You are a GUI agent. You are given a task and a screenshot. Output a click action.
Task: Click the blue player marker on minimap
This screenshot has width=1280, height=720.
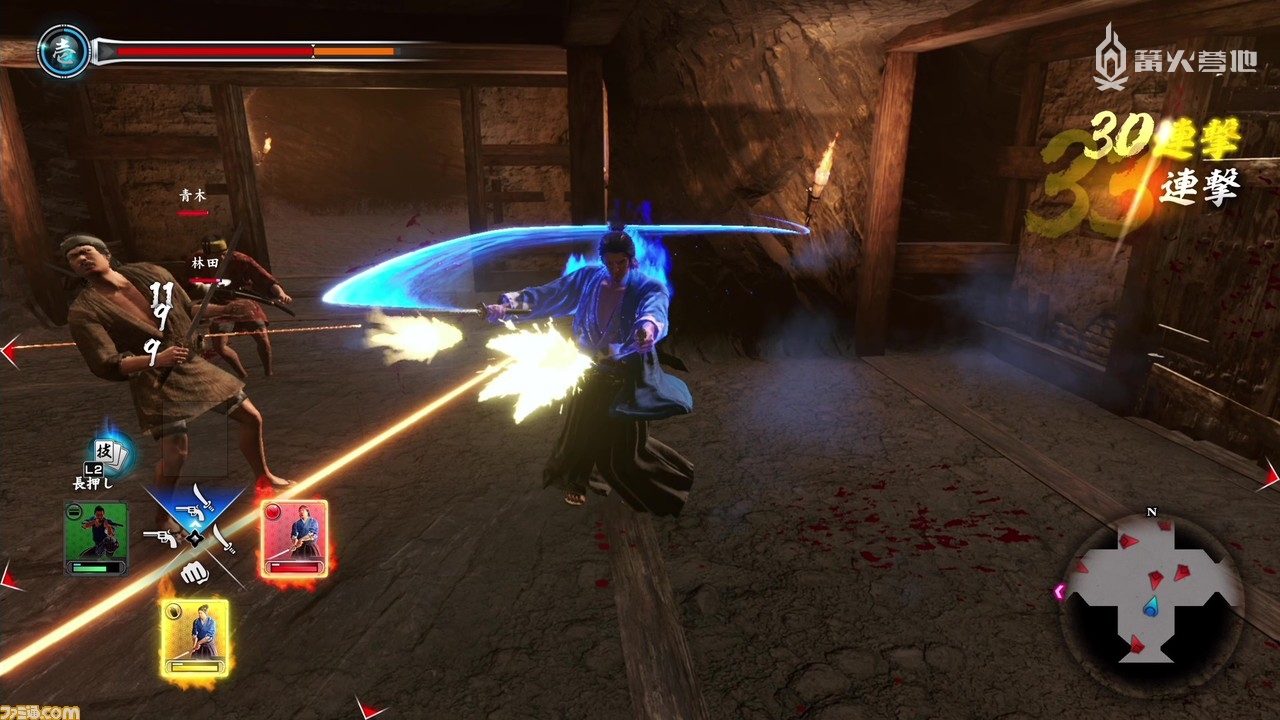point(1151,604)
